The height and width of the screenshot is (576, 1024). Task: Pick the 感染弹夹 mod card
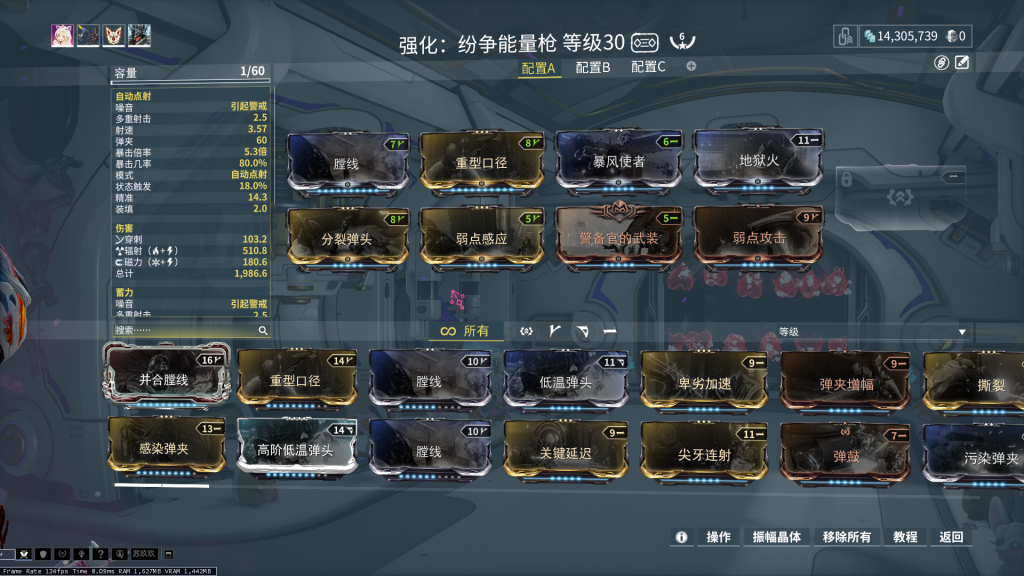164,448
